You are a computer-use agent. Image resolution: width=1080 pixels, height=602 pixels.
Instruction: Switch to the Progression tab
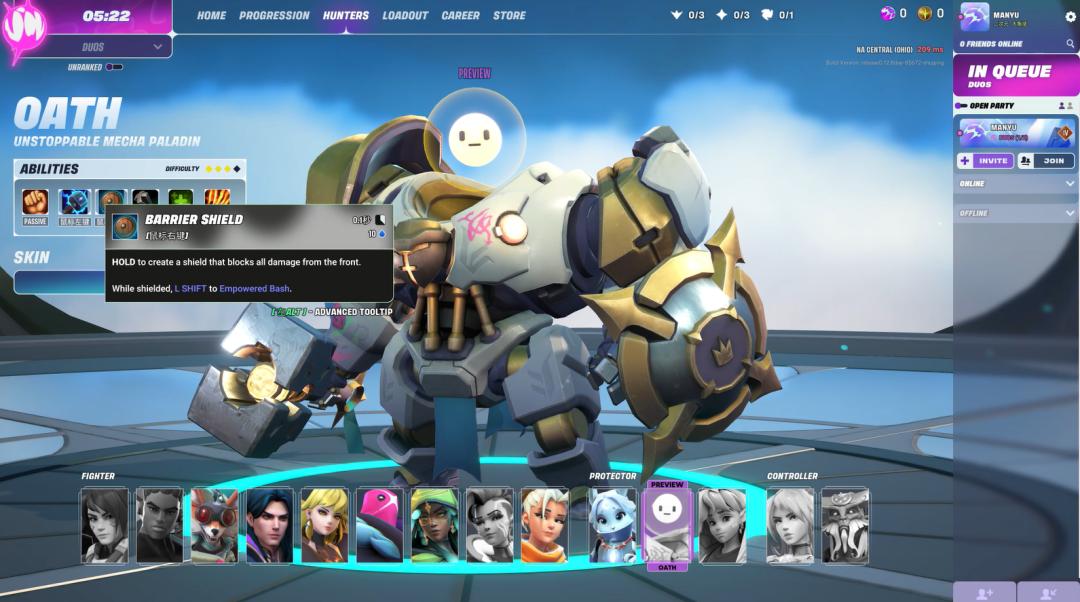(274, 16)
